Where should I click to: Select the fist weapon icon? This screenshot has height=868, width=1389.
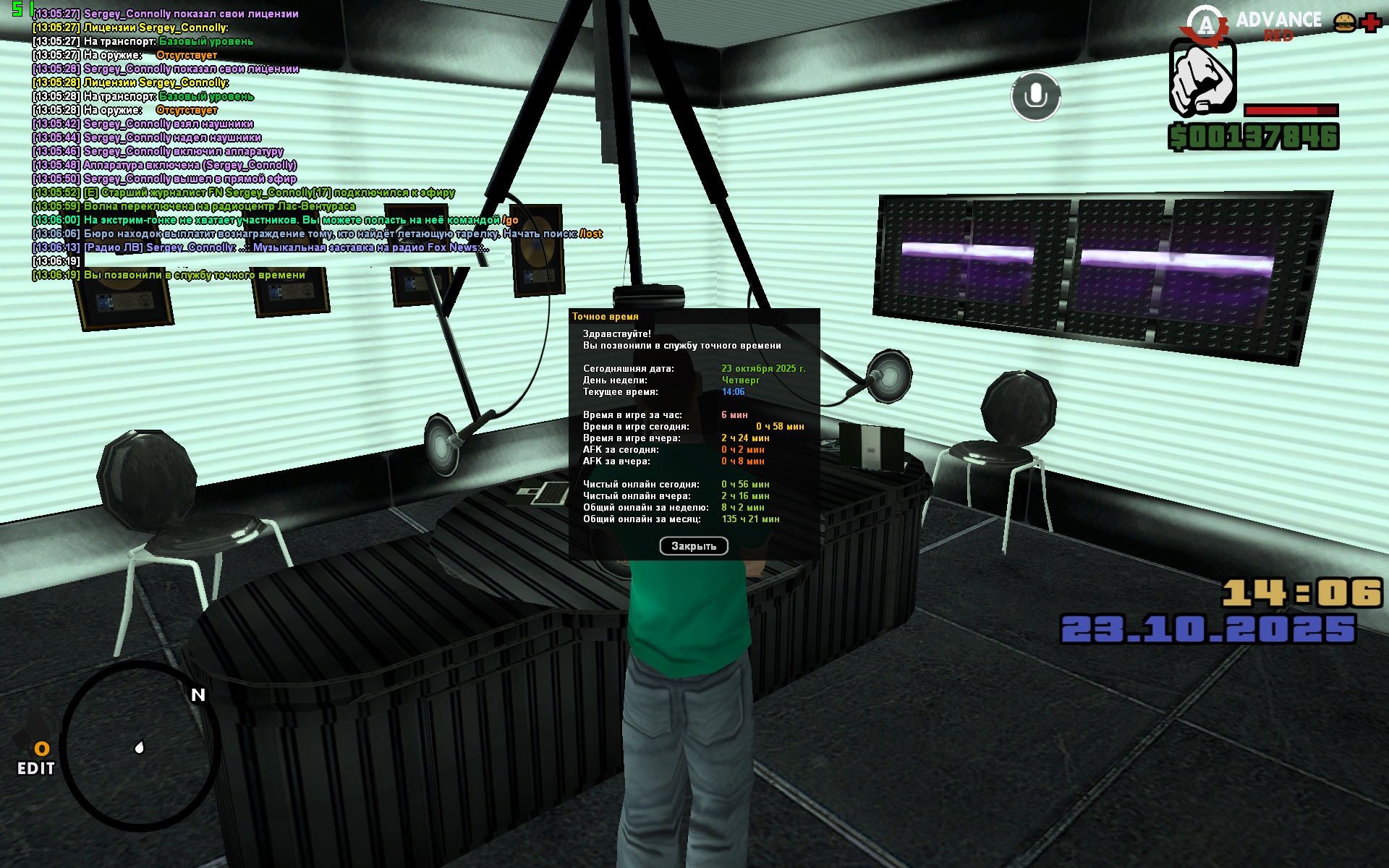pos(1202,78)
